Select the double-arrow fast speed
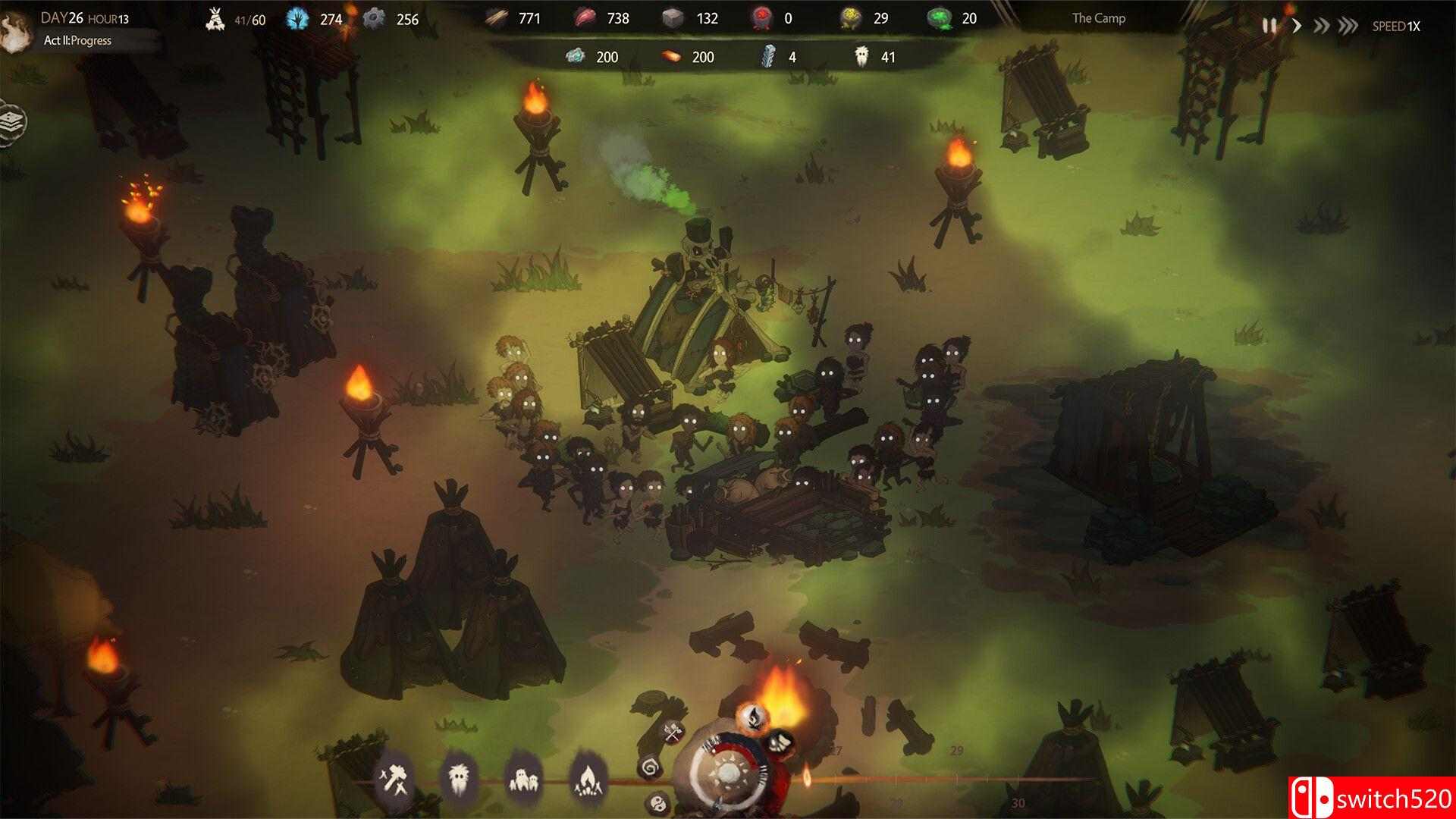Screen dimensions: 1456x819 (x=1322, y=26)
